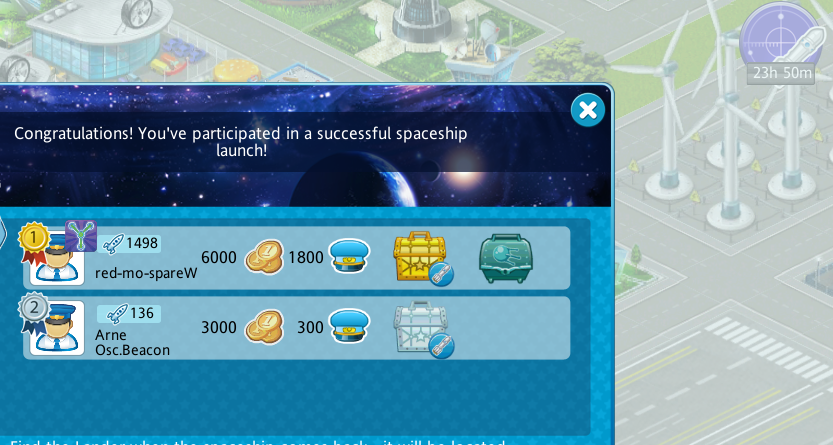The height and width of the screenshot is (445, 833).
Task: Tap the 1800 pilot cap reward
Action: click(350, 257)
